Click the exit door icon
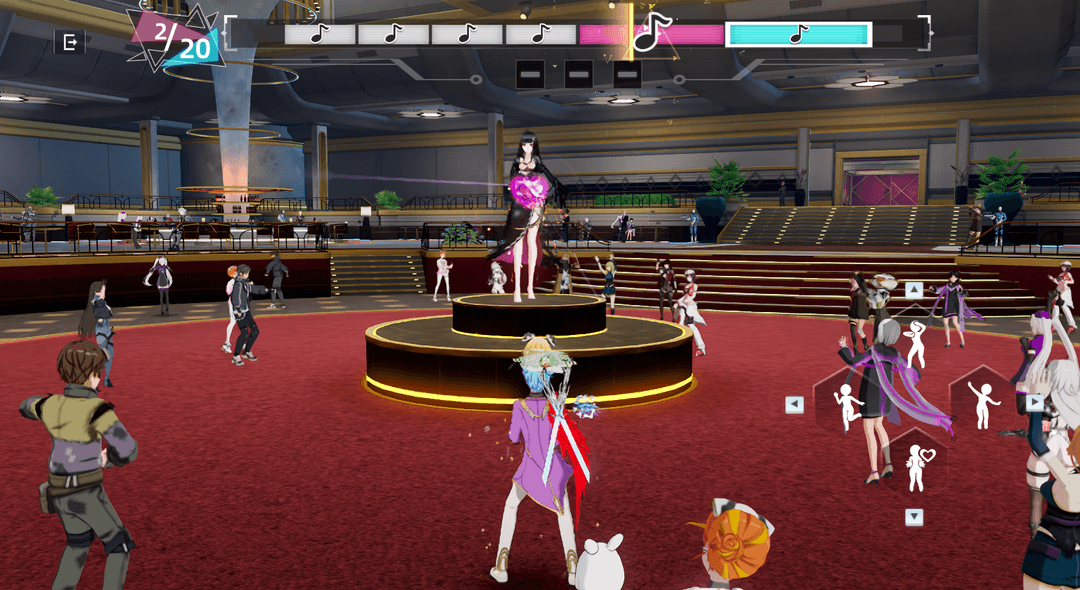Image resolution: width=1080 pixels, height=590 pixels. tap(70, 42)
